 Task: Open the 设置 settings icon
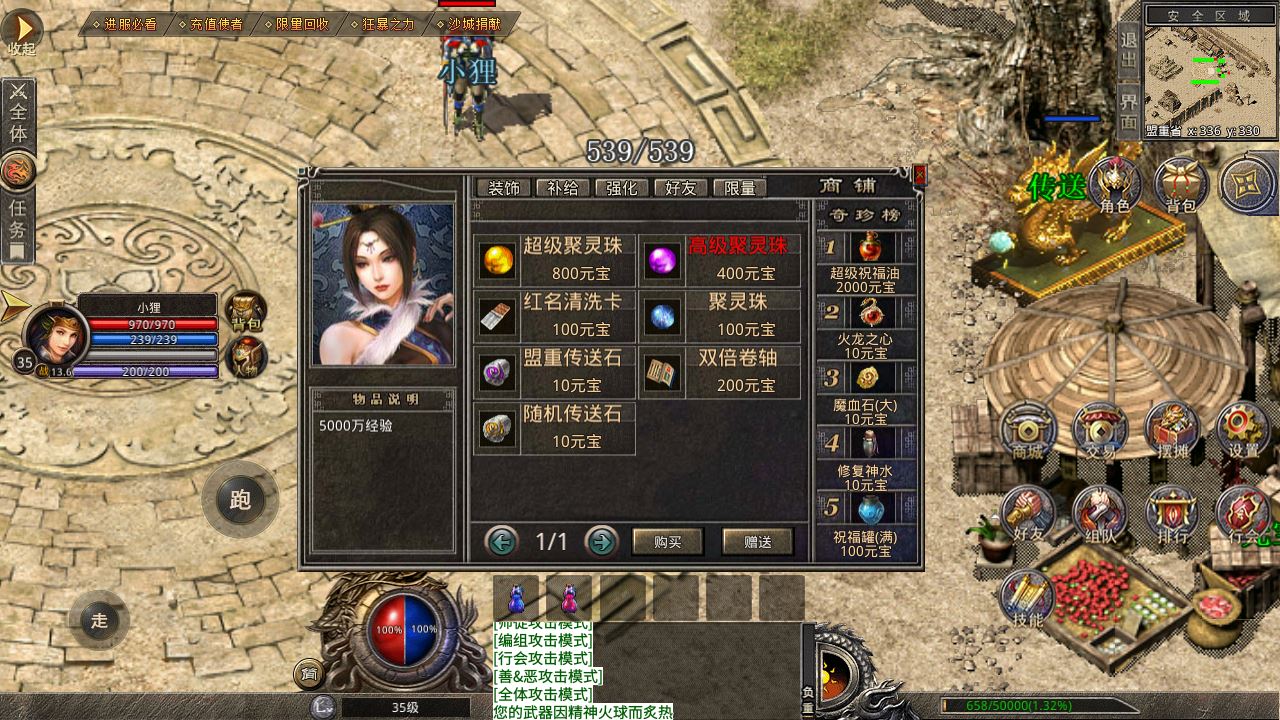[1243, 432]
